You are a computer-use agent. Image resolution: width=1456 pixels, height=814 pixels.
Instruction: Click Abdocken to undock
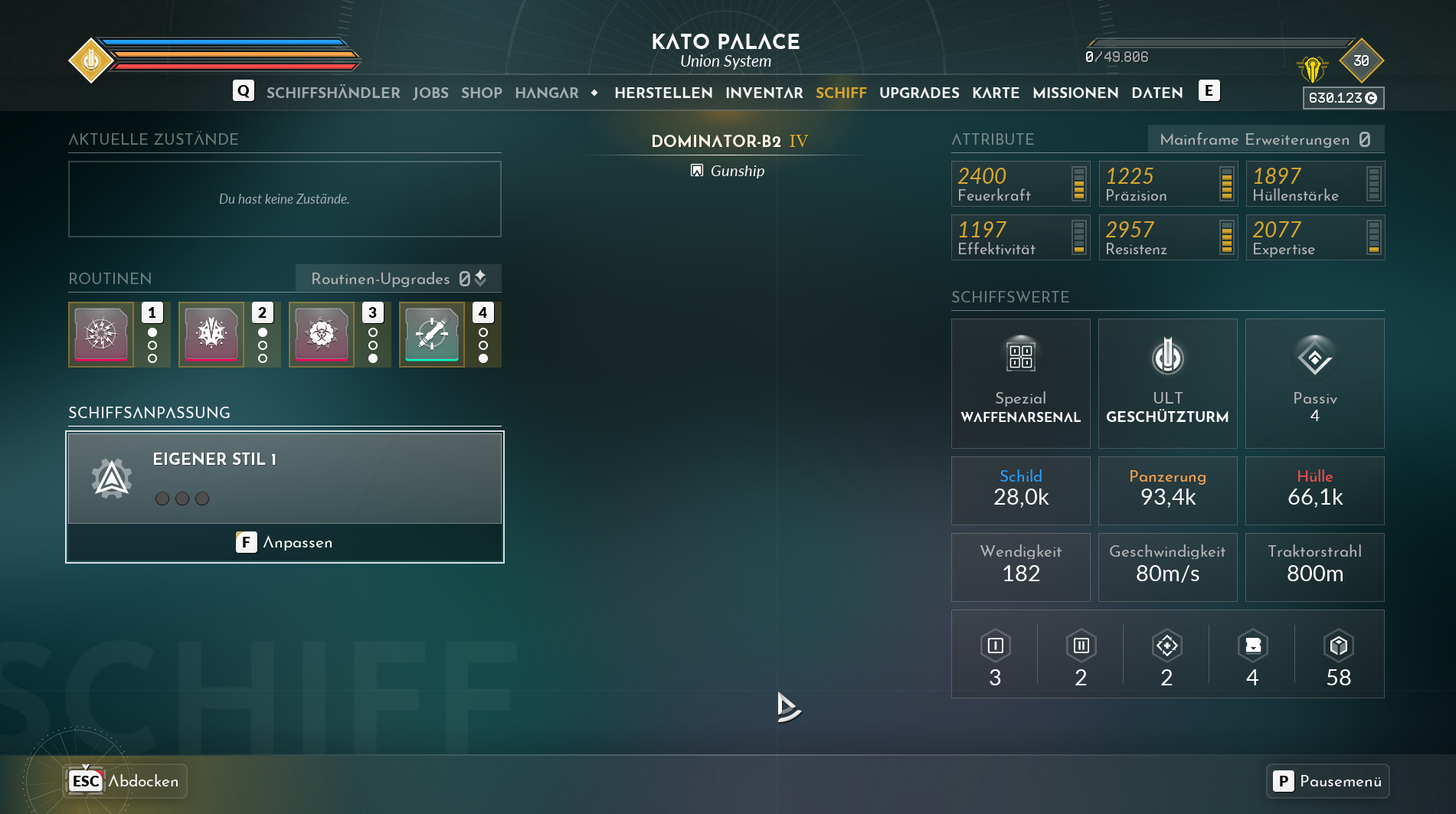(x=126, y=781)
